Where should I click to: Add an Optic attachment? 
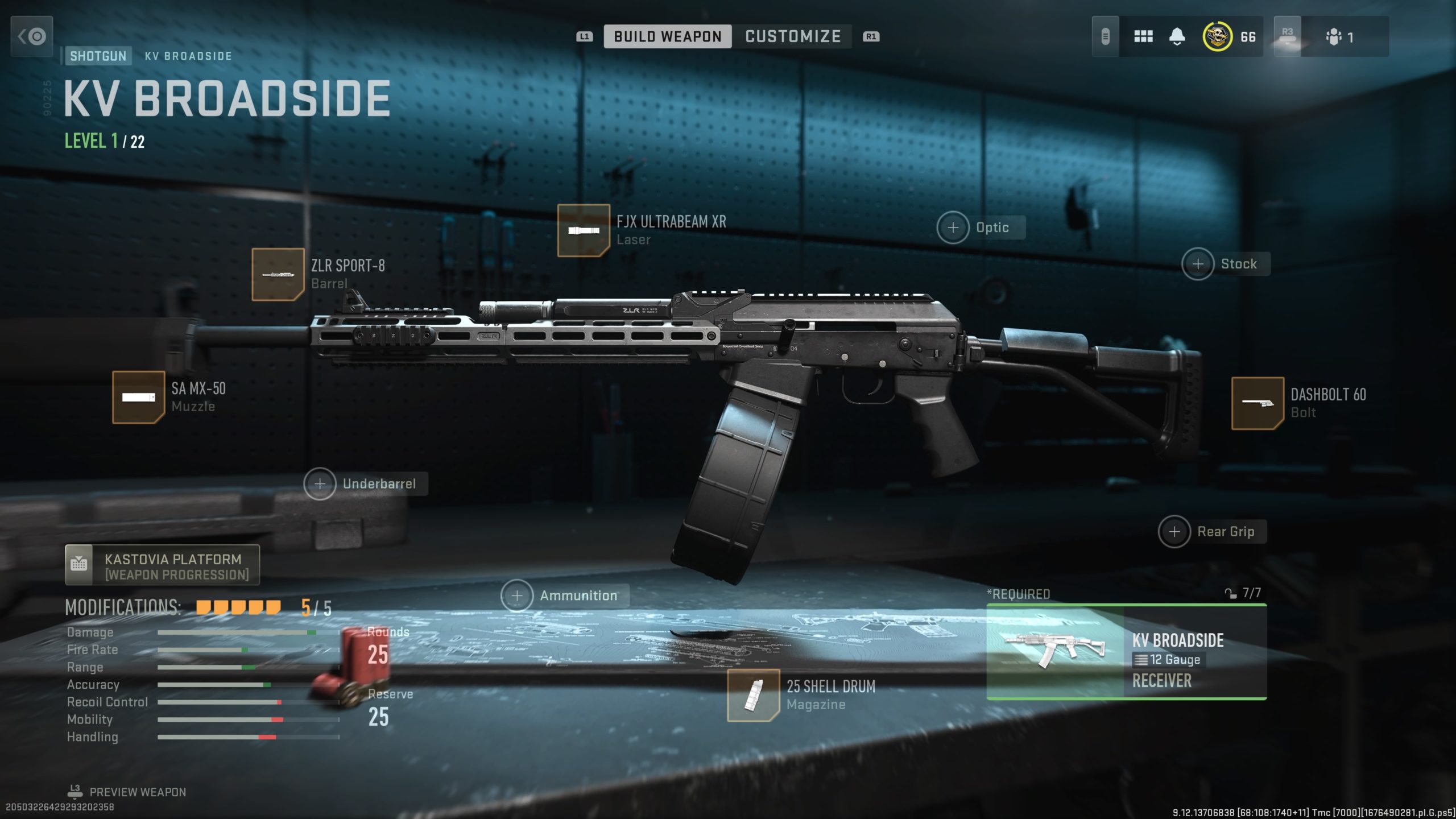point(953,227)
